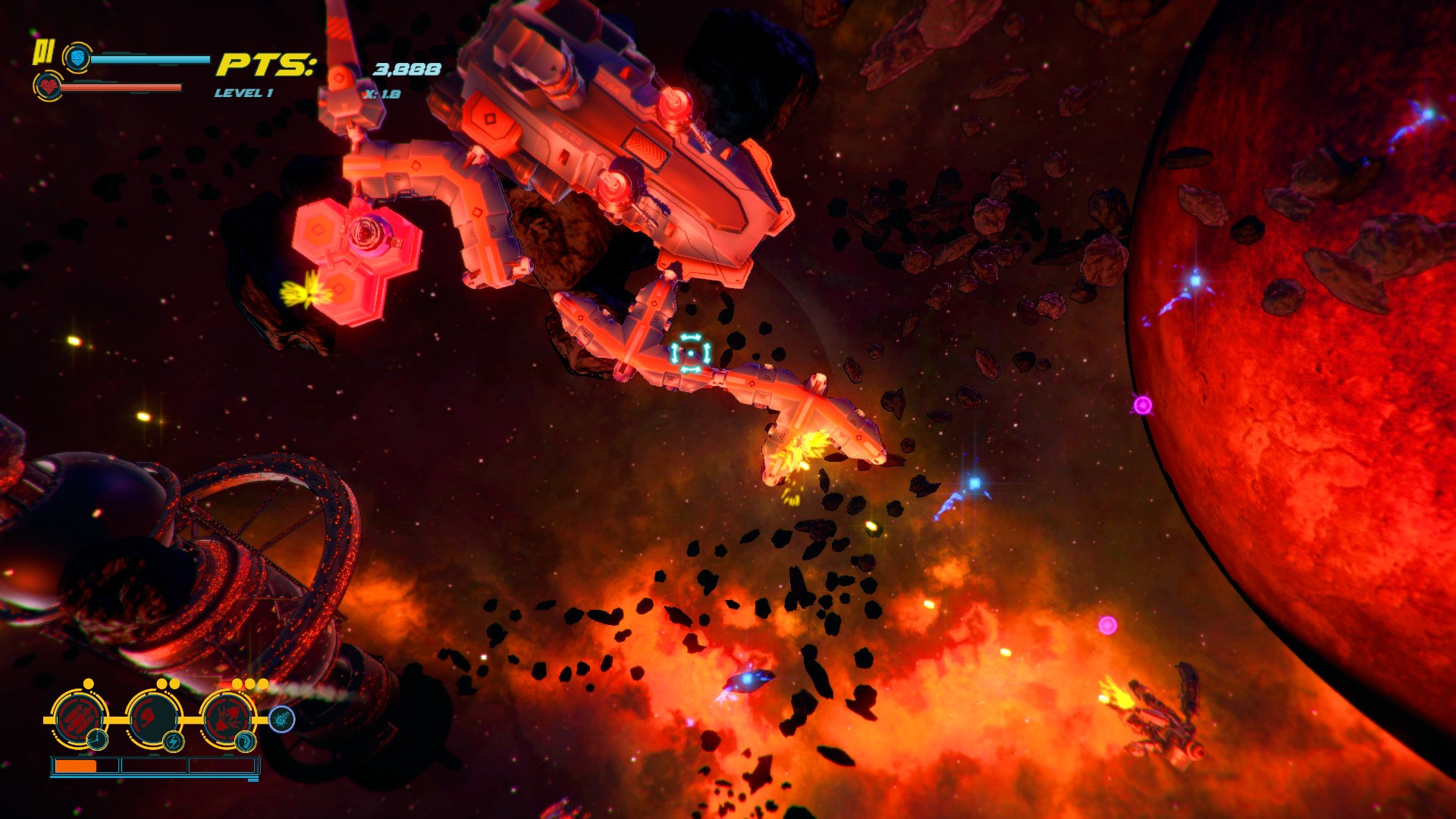
Task: Choose the shield wing modifier badge
Action: click(246, 741)
